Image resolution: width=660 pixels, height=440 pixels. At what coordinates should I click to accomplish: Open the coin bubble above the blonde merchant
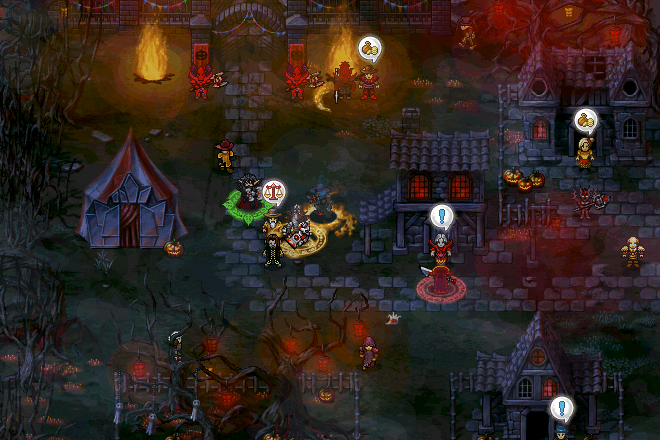tap(585, 121)
